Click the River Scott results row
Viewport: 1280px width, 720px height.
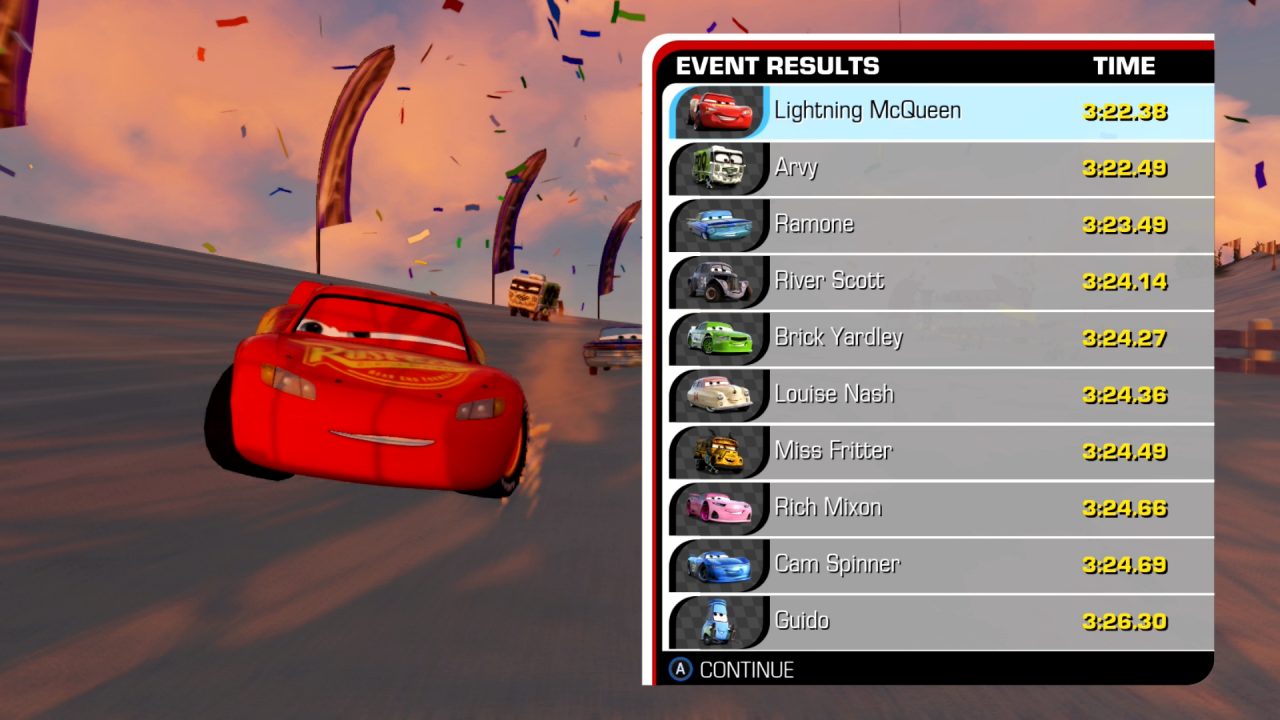coord(940,281)
